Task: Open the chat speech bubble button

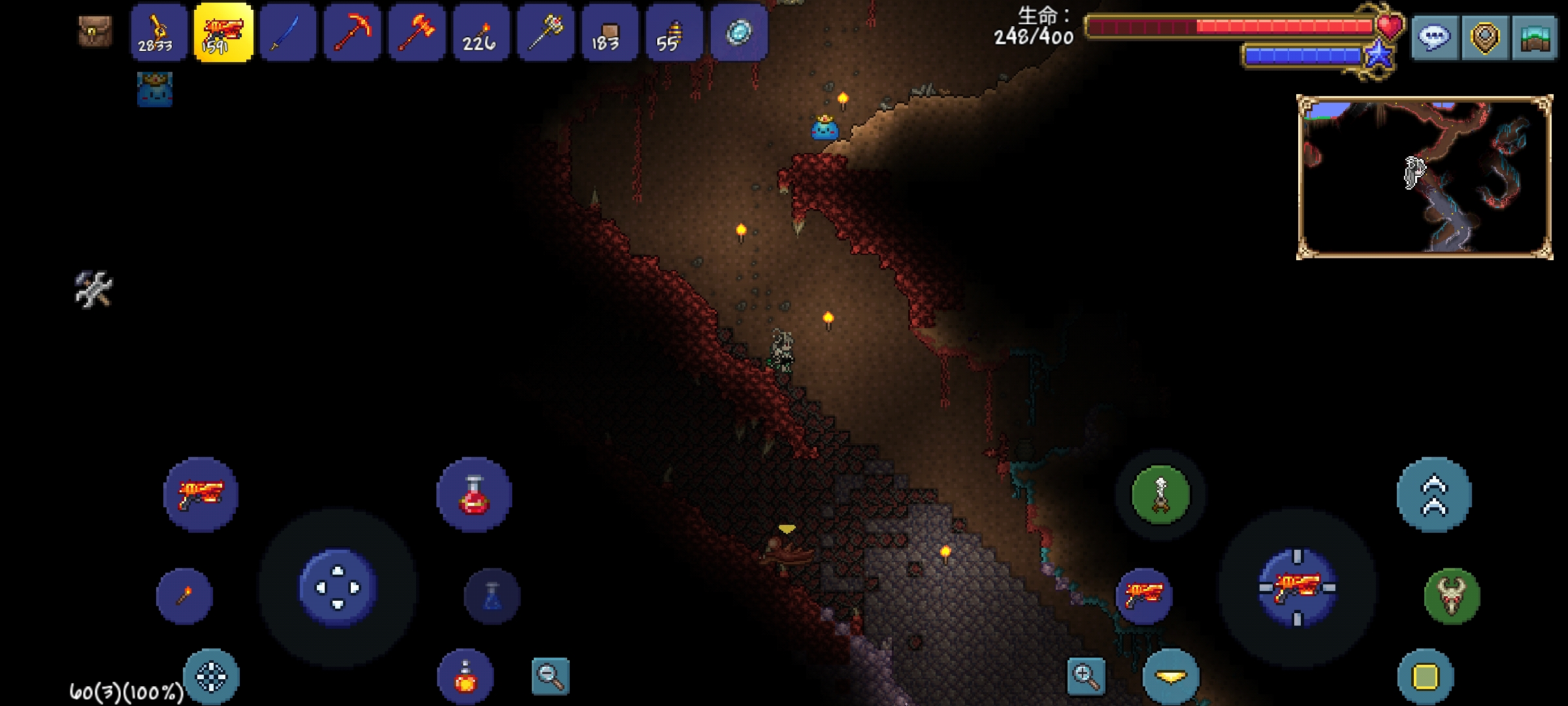Action: pyautogui.click(x=1435, y=38)
